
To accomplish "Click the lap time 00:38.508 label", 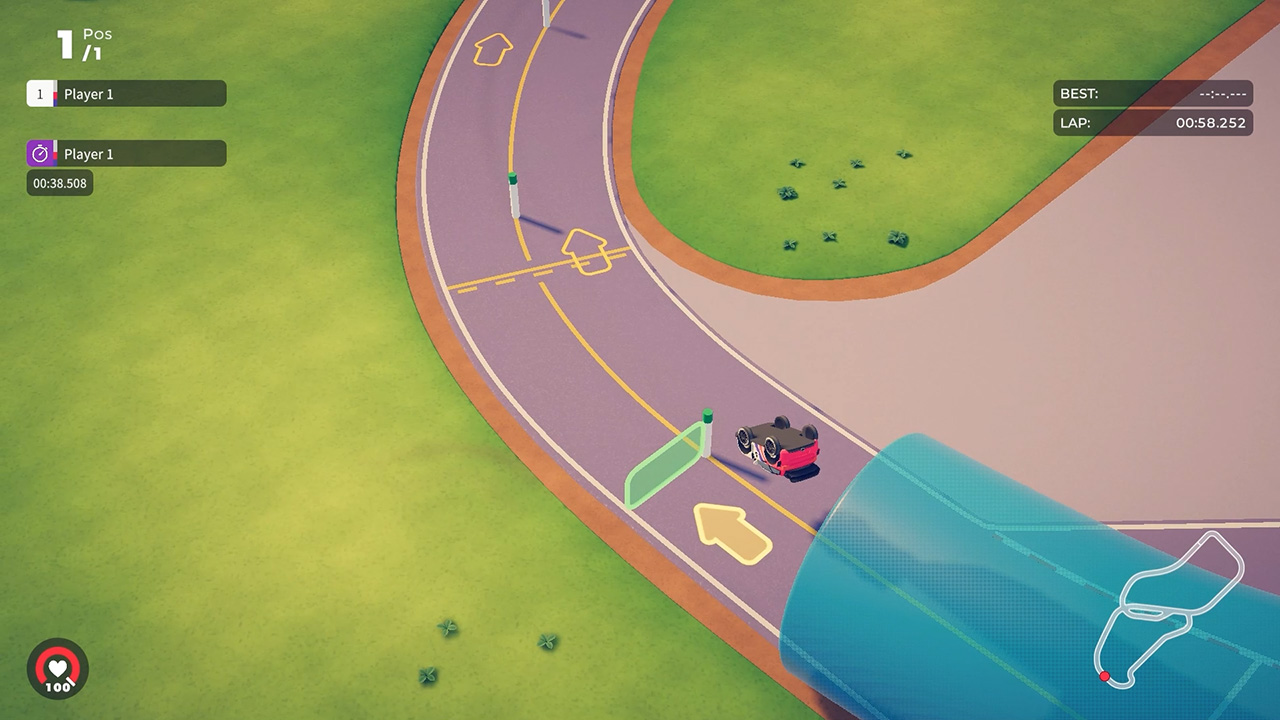I will click(57, 183).
